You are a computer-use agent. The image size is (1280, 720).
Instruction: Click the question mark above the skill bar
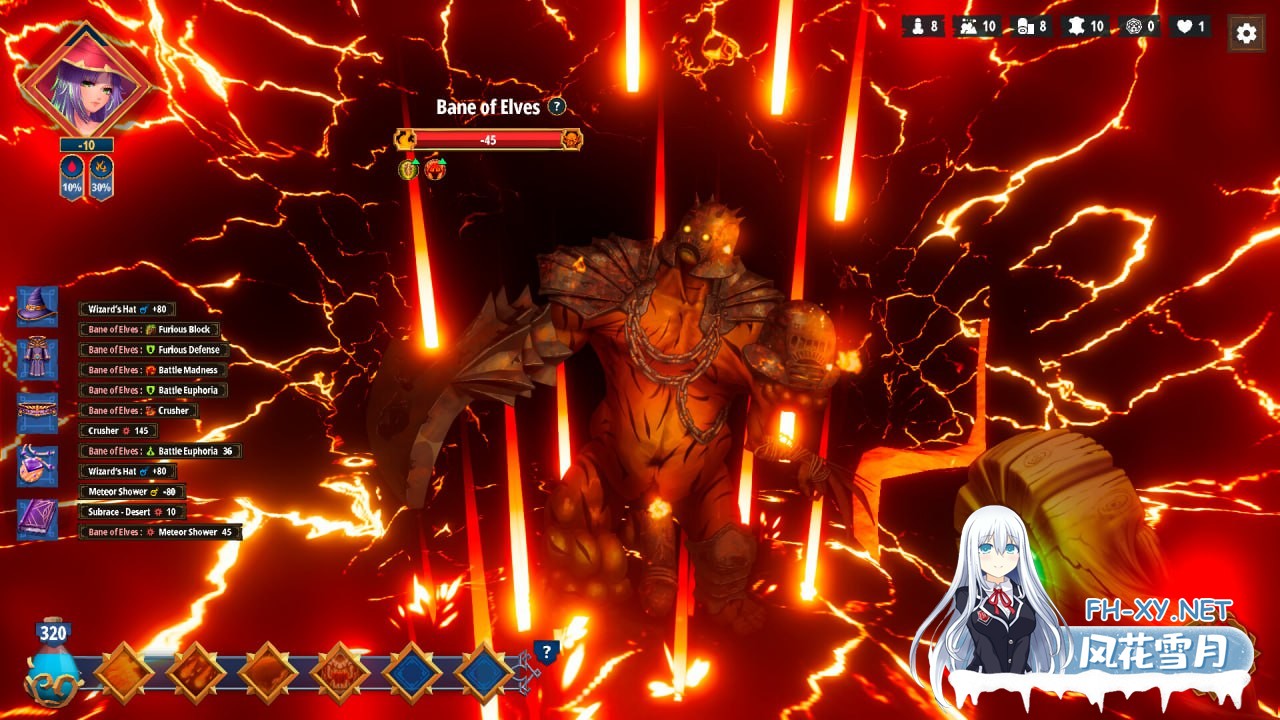[545, 652]
